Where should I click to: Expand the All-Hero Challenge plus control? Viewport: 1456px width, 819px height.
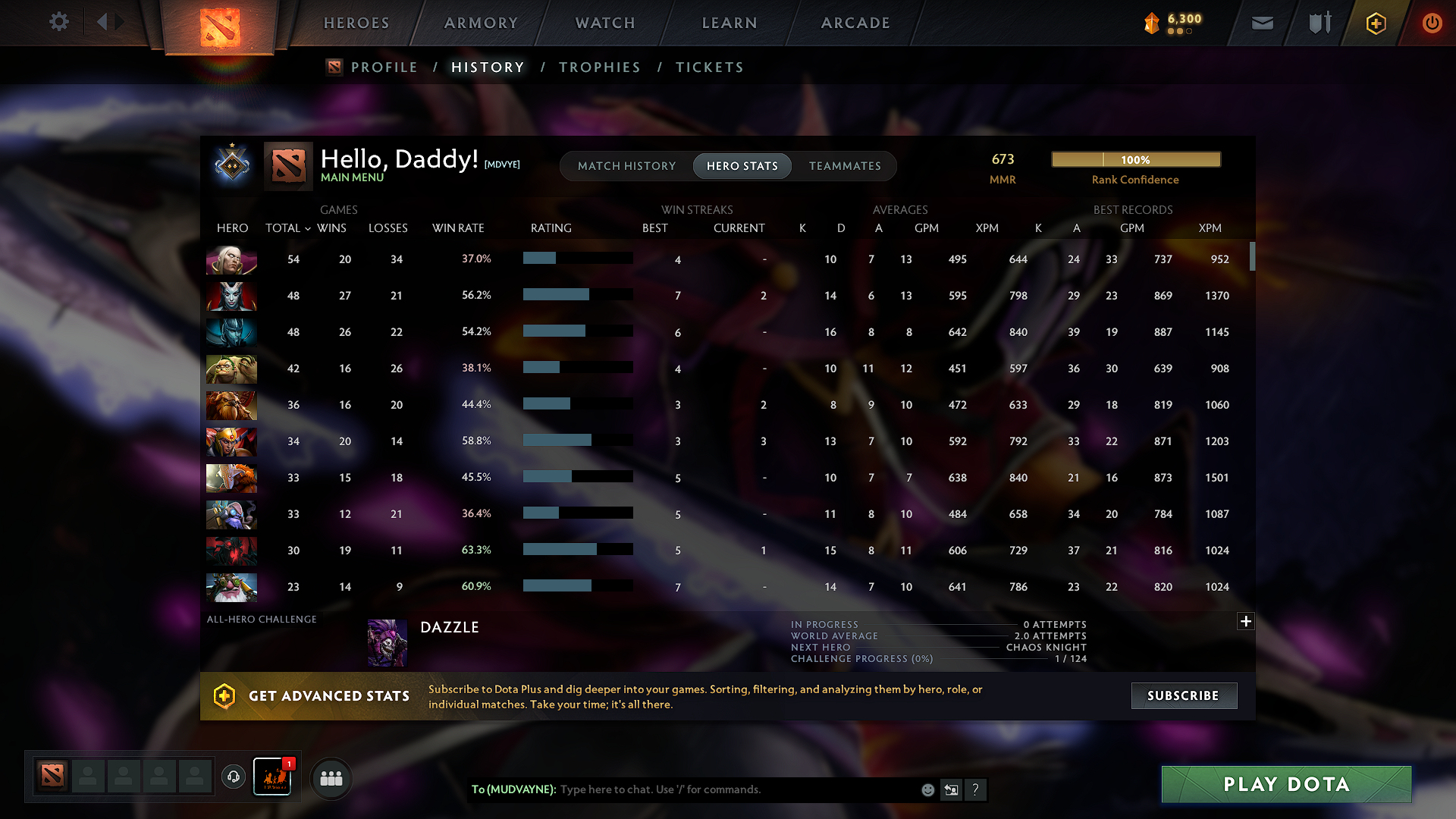(x=1246, y=621)
